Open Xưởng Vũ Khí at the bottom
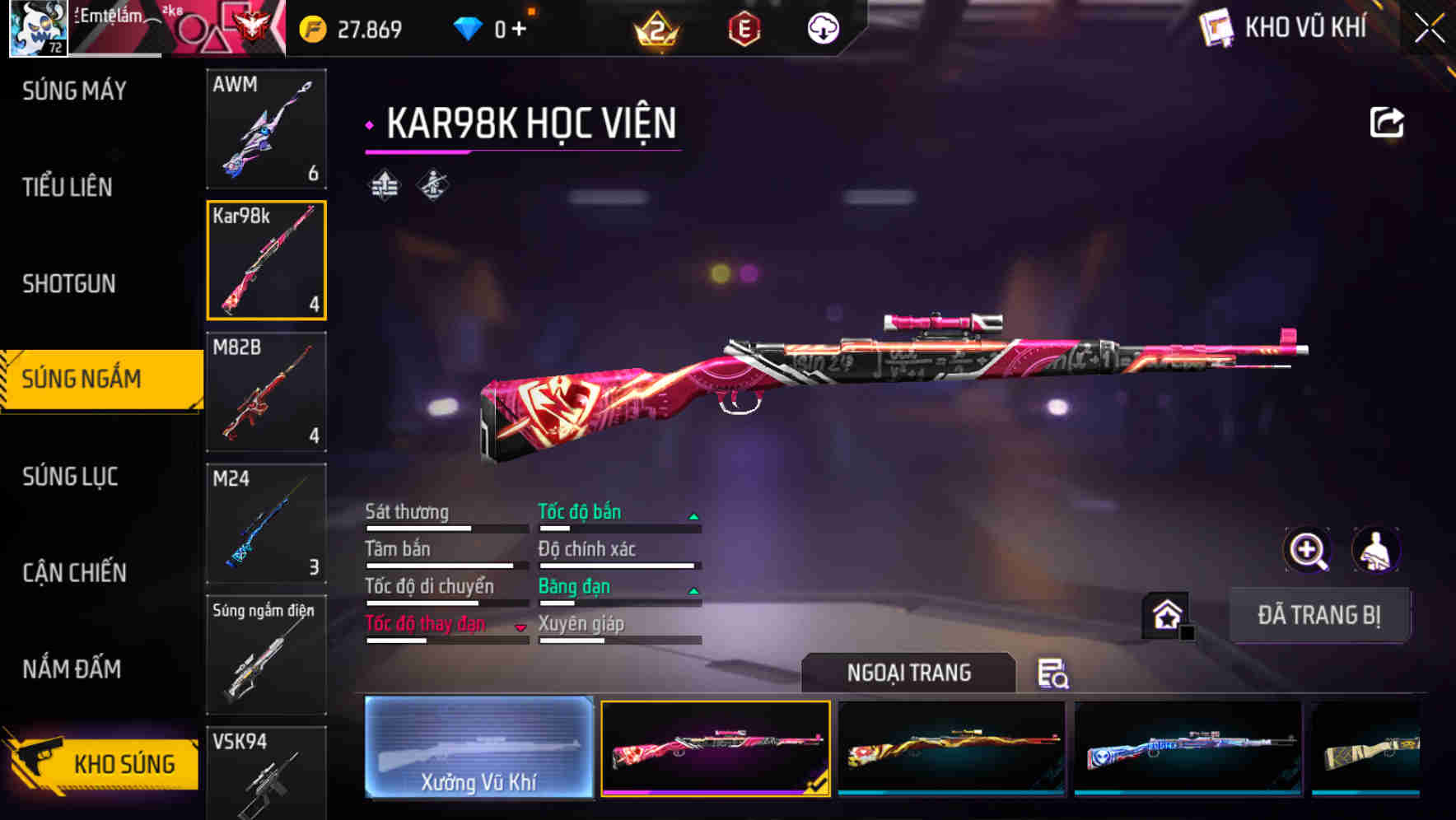Image resolution: width=1456 pixels, height=820 pixels. click(478, 751)
